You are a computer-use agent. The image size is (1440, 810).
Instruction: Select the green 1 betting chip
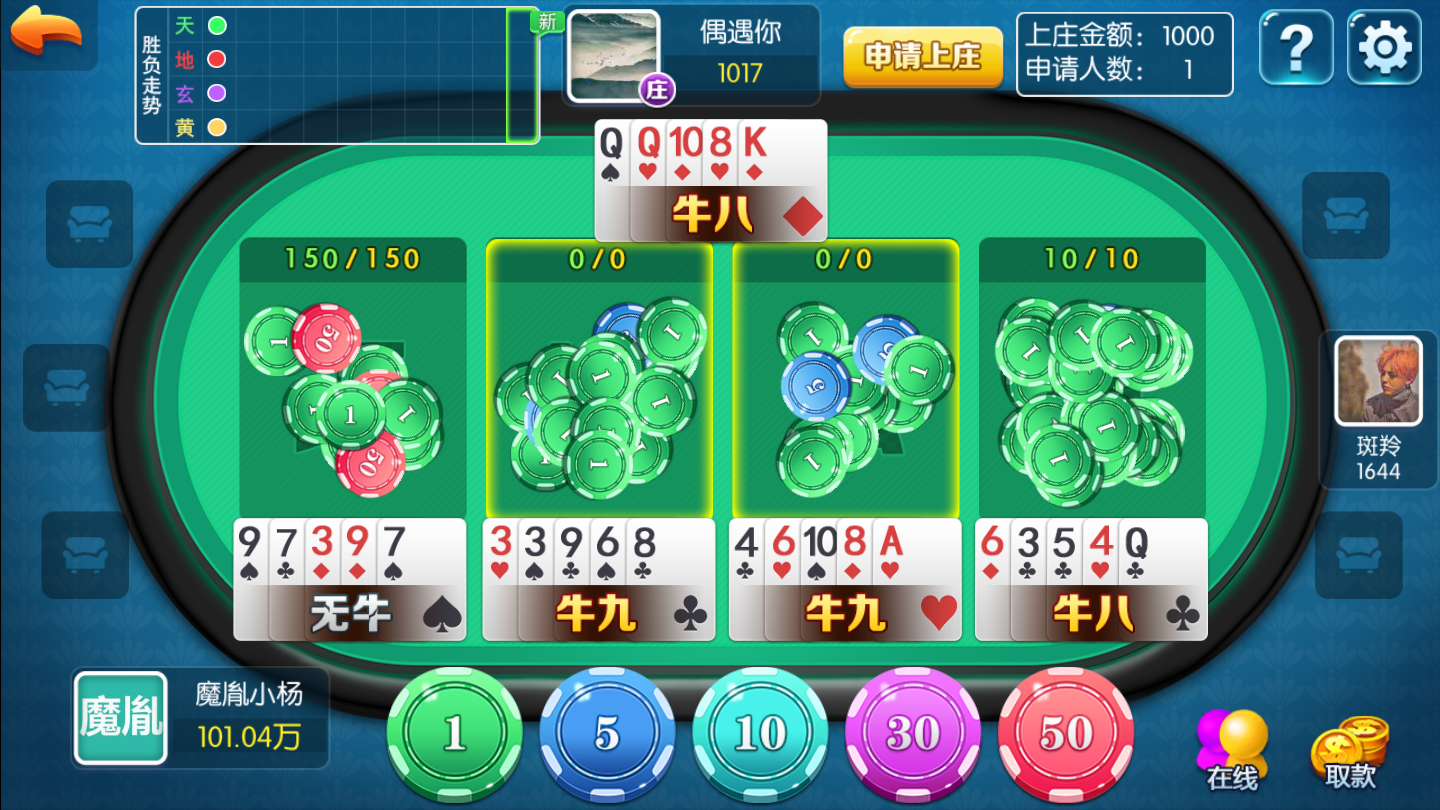455,735
